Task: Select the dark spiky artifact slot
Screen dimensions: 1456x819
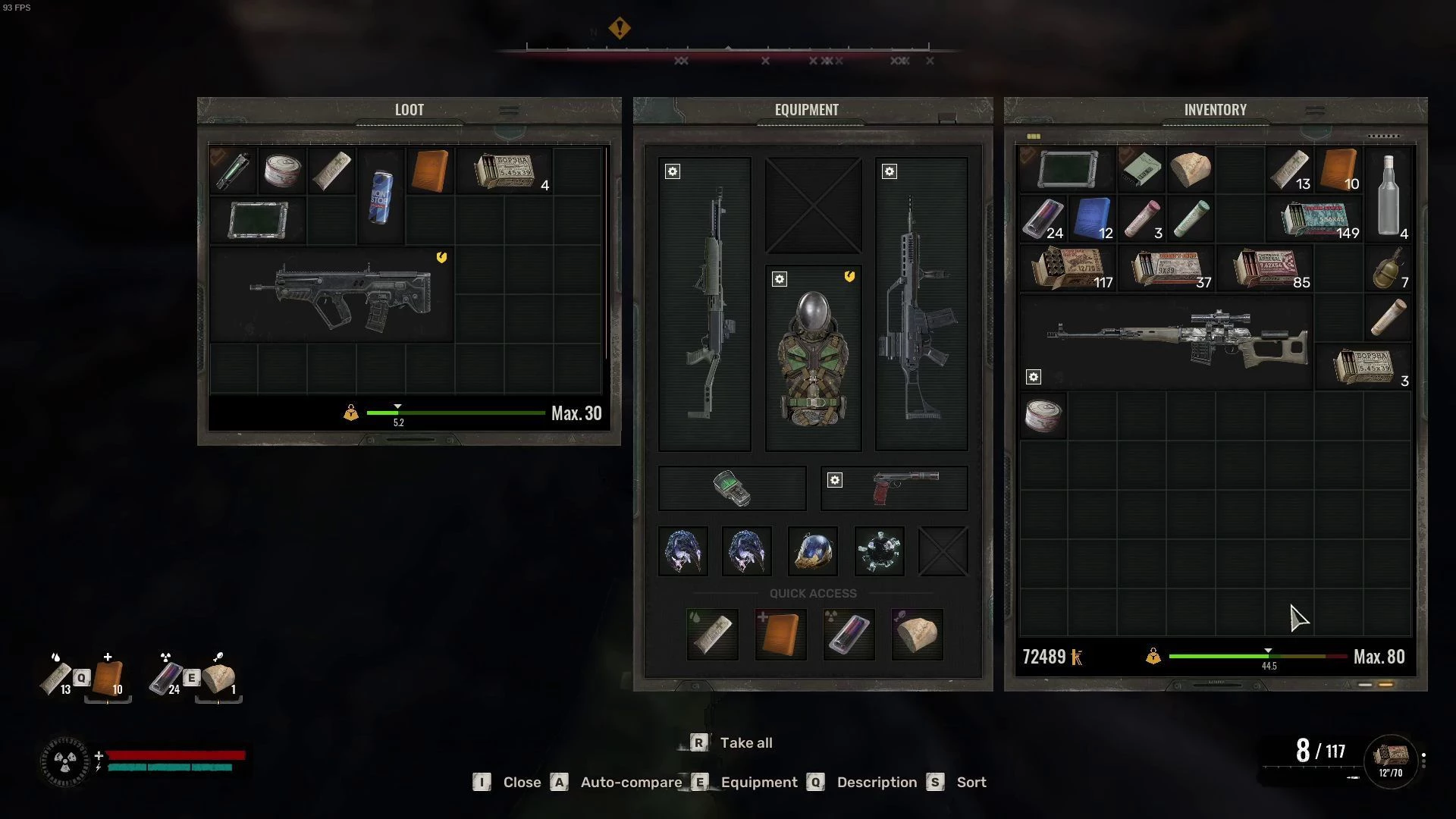Action: pyautogui.click(x=879, y=551)
